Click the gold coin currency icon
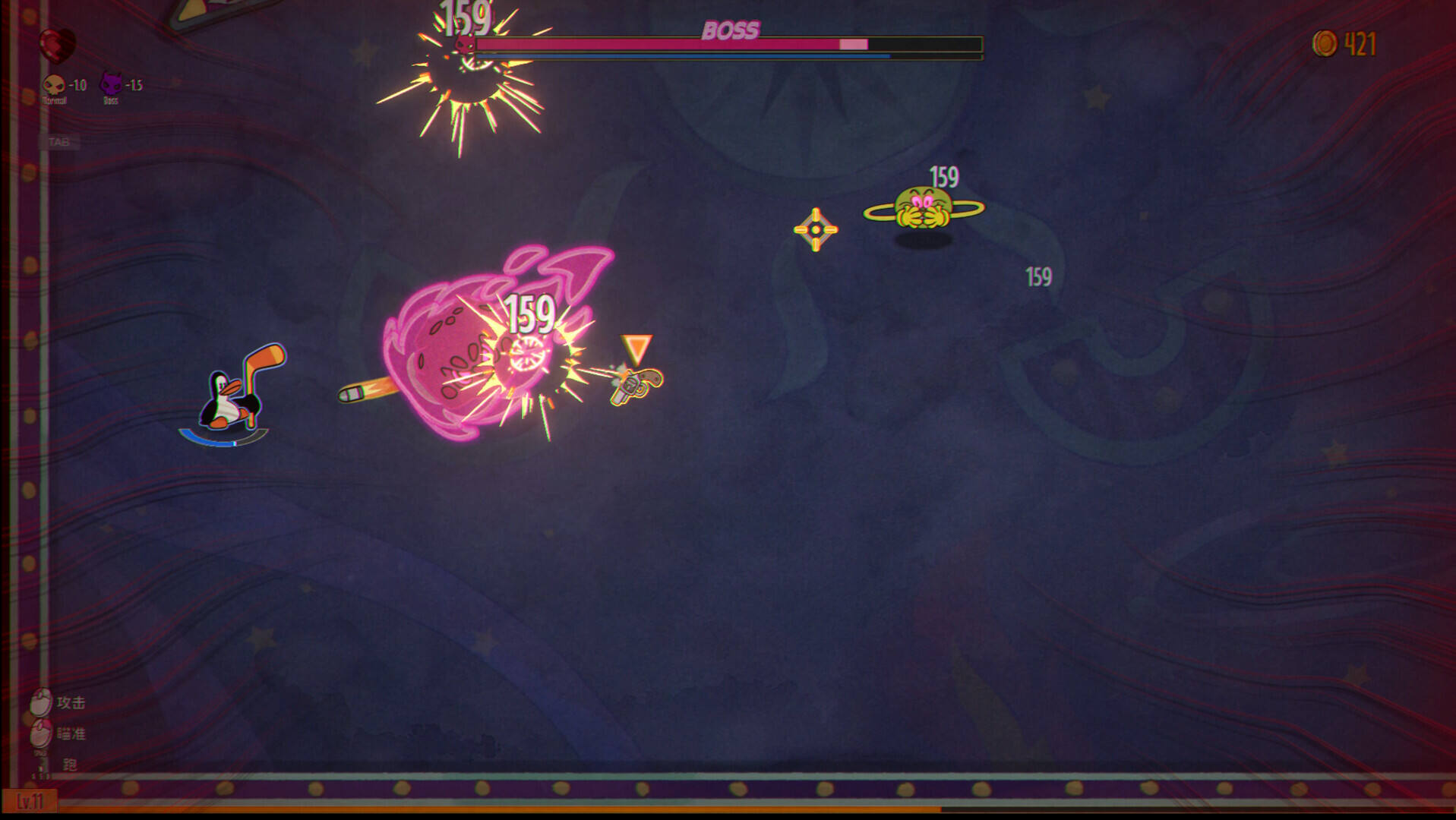The image size is (1456, 820). pos(1324,43)
